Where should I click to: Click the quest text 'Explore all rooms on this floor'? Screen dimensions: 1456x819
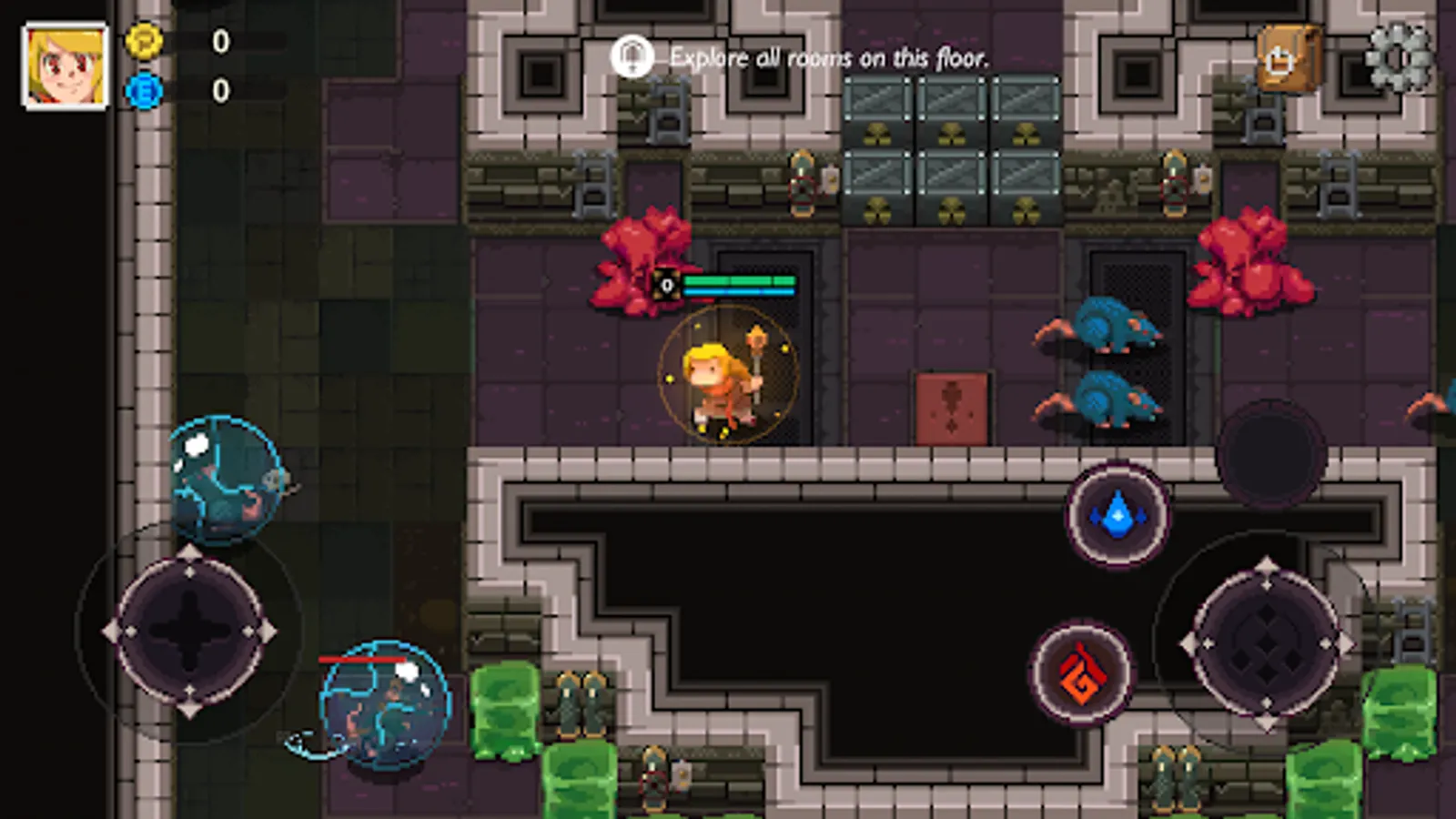828,57
